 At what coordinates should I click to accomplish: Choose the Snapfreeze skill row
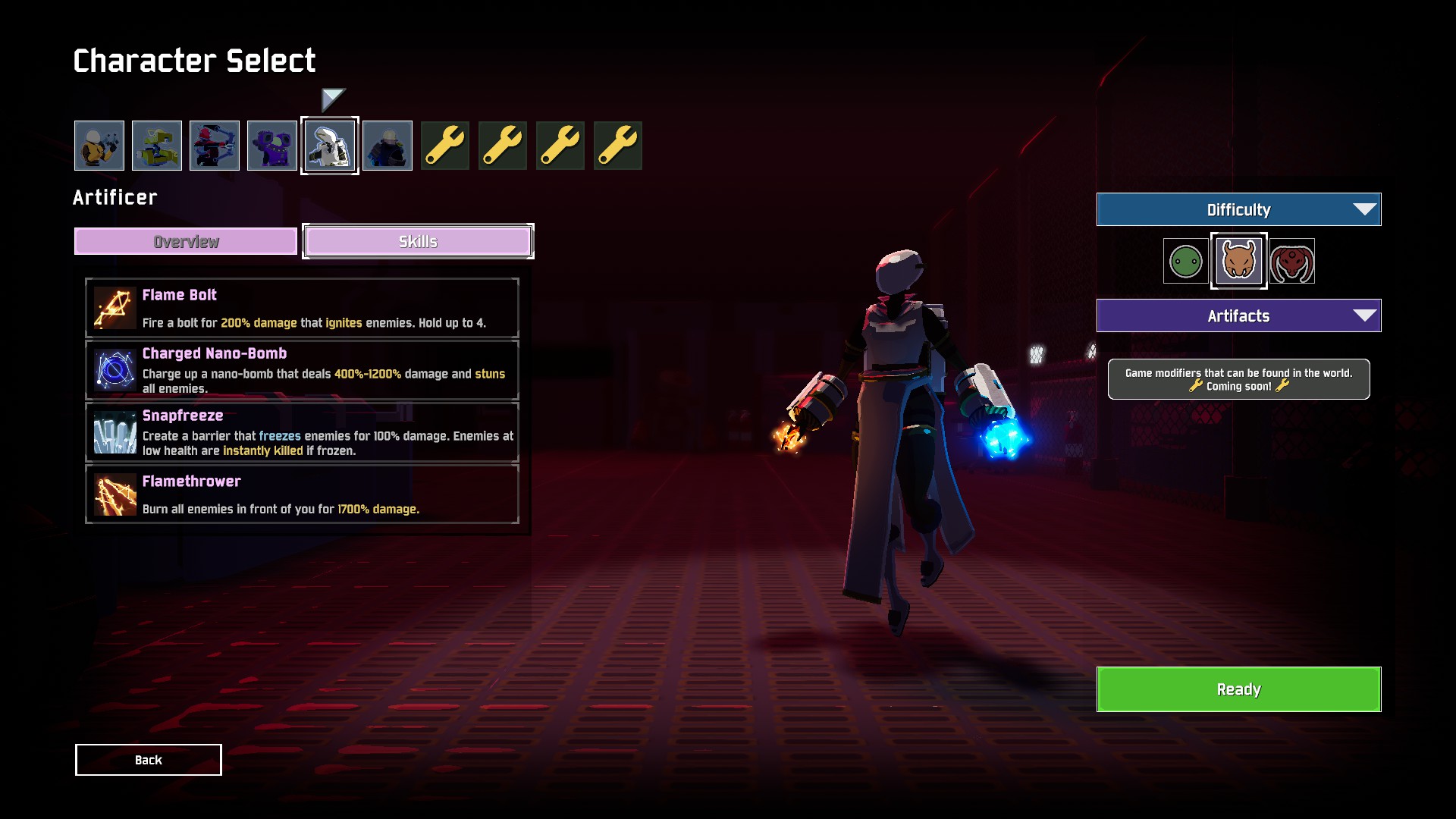point(302,432)
